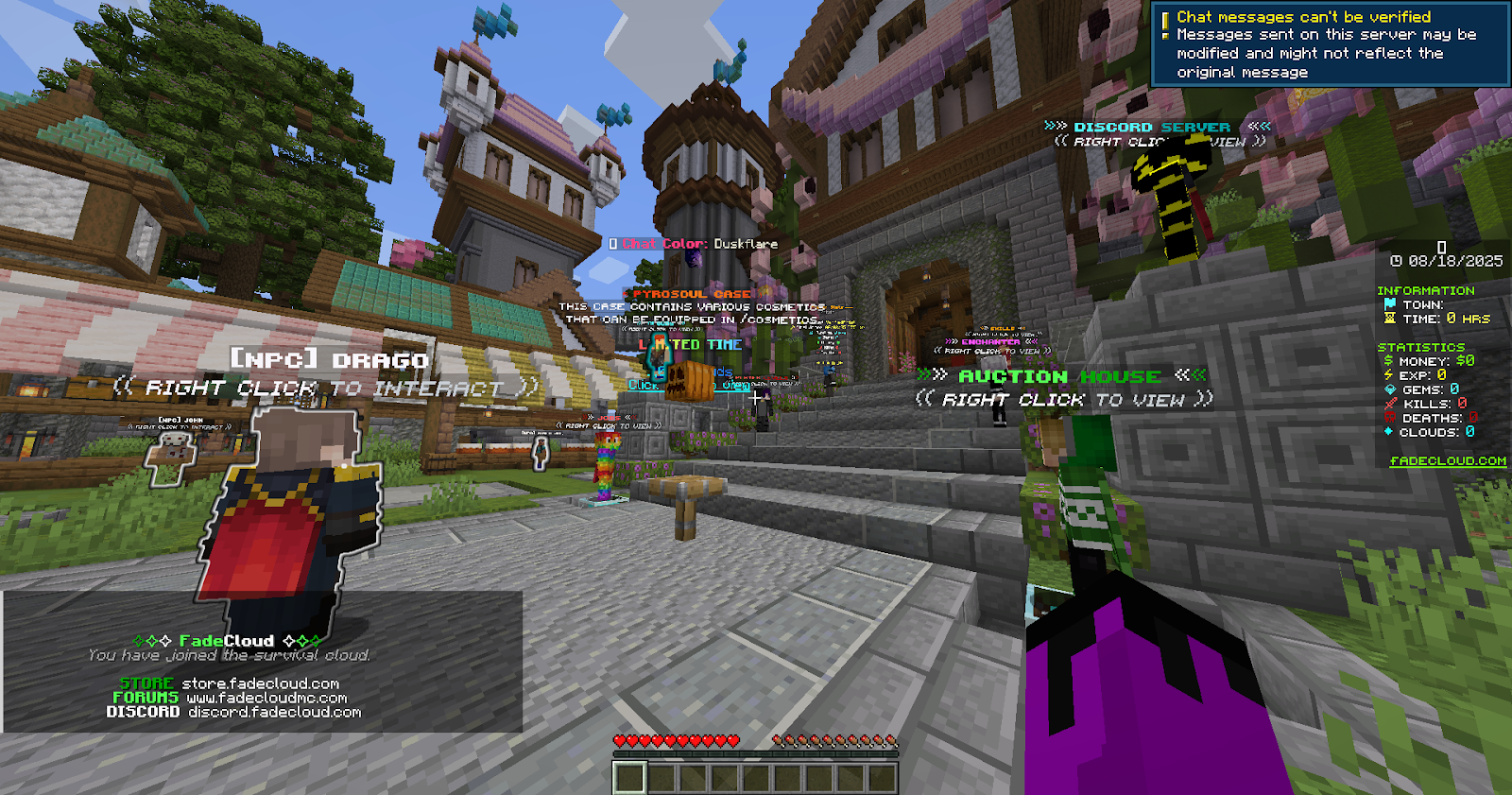Click the www.fadecloudmc.com FORUMS link
The height and width of the screenshot is (795, 1512).
click(x=266, y=698)
